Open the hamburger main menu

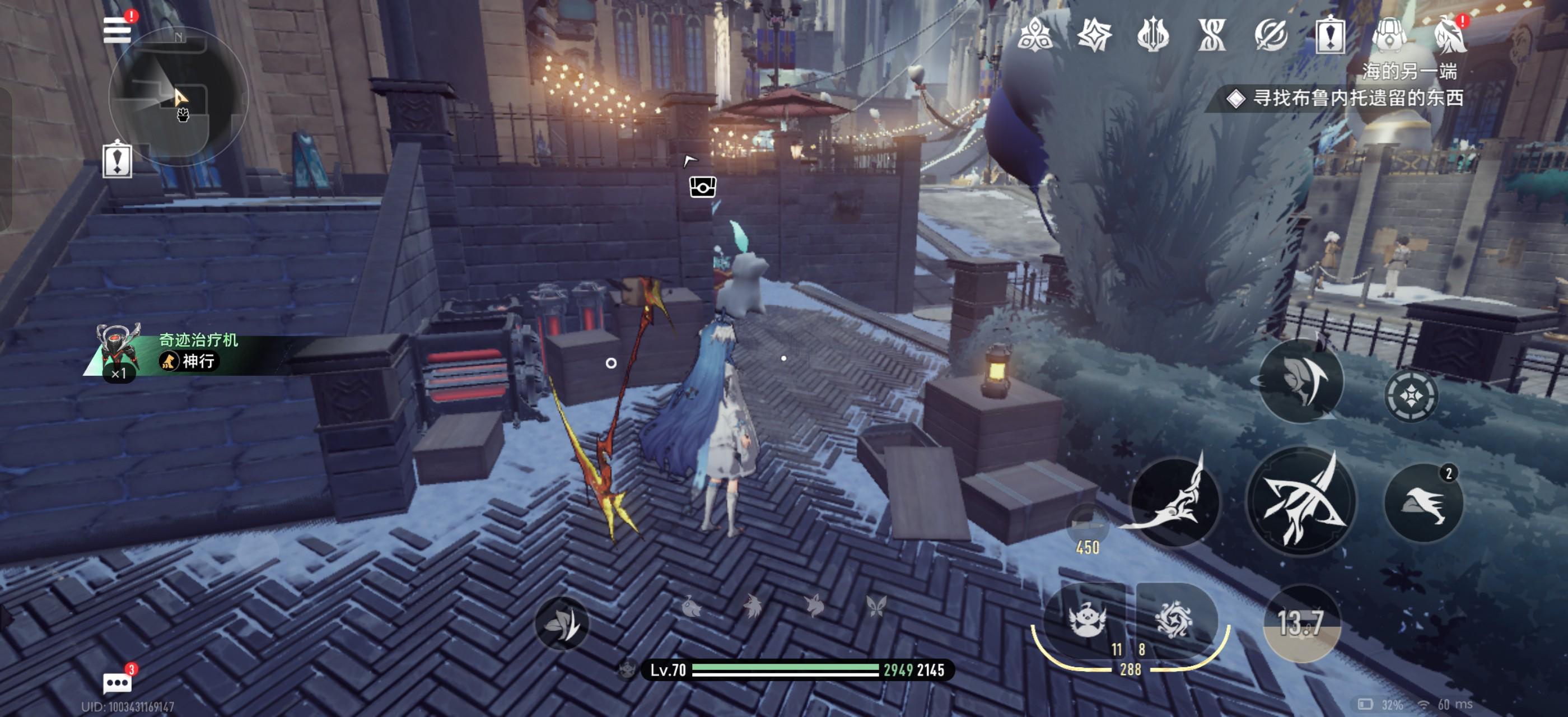tap(117, 30)
